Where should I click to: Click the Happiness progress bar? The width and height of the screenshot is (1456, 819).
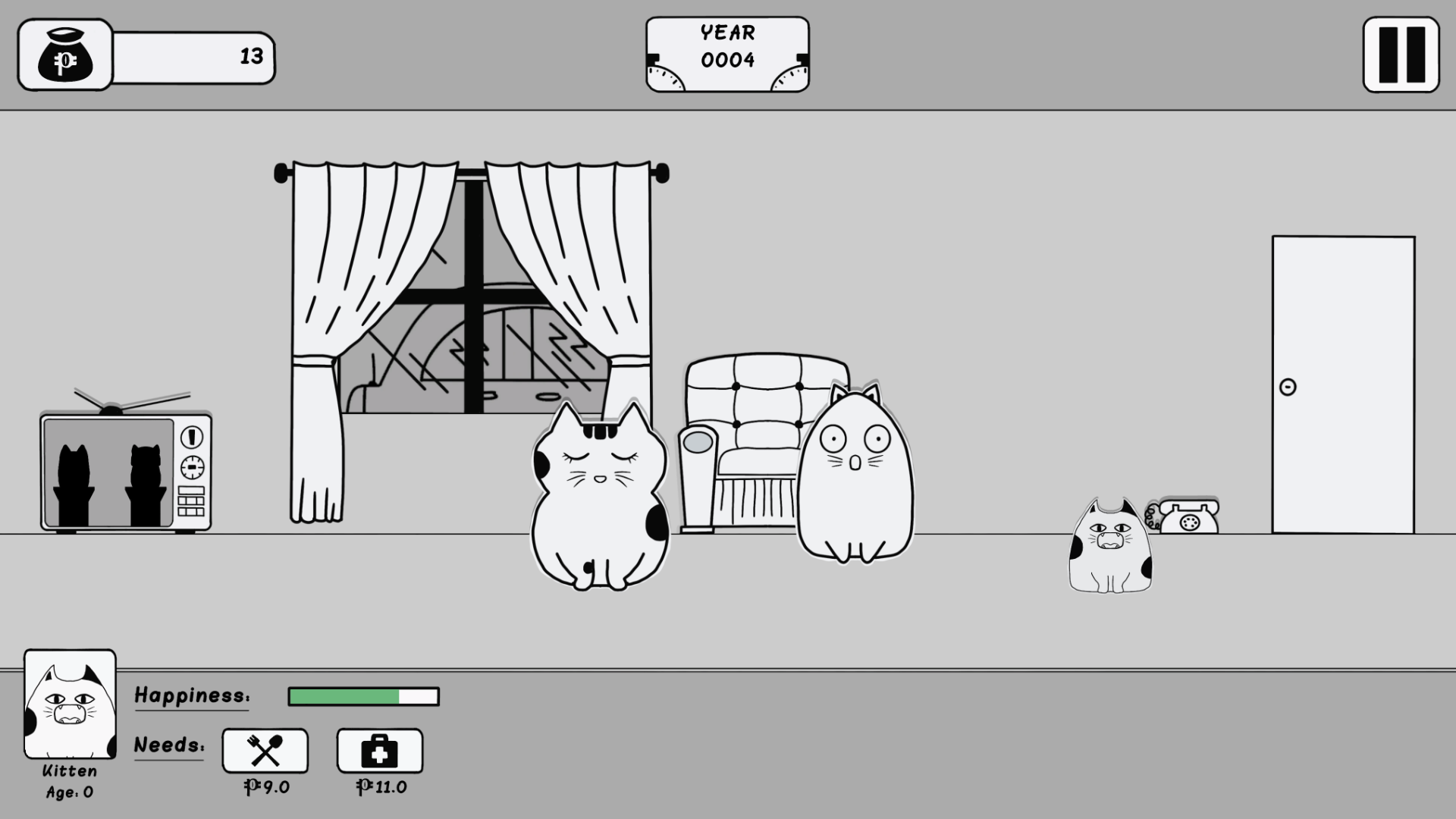[x=362, y=696]
